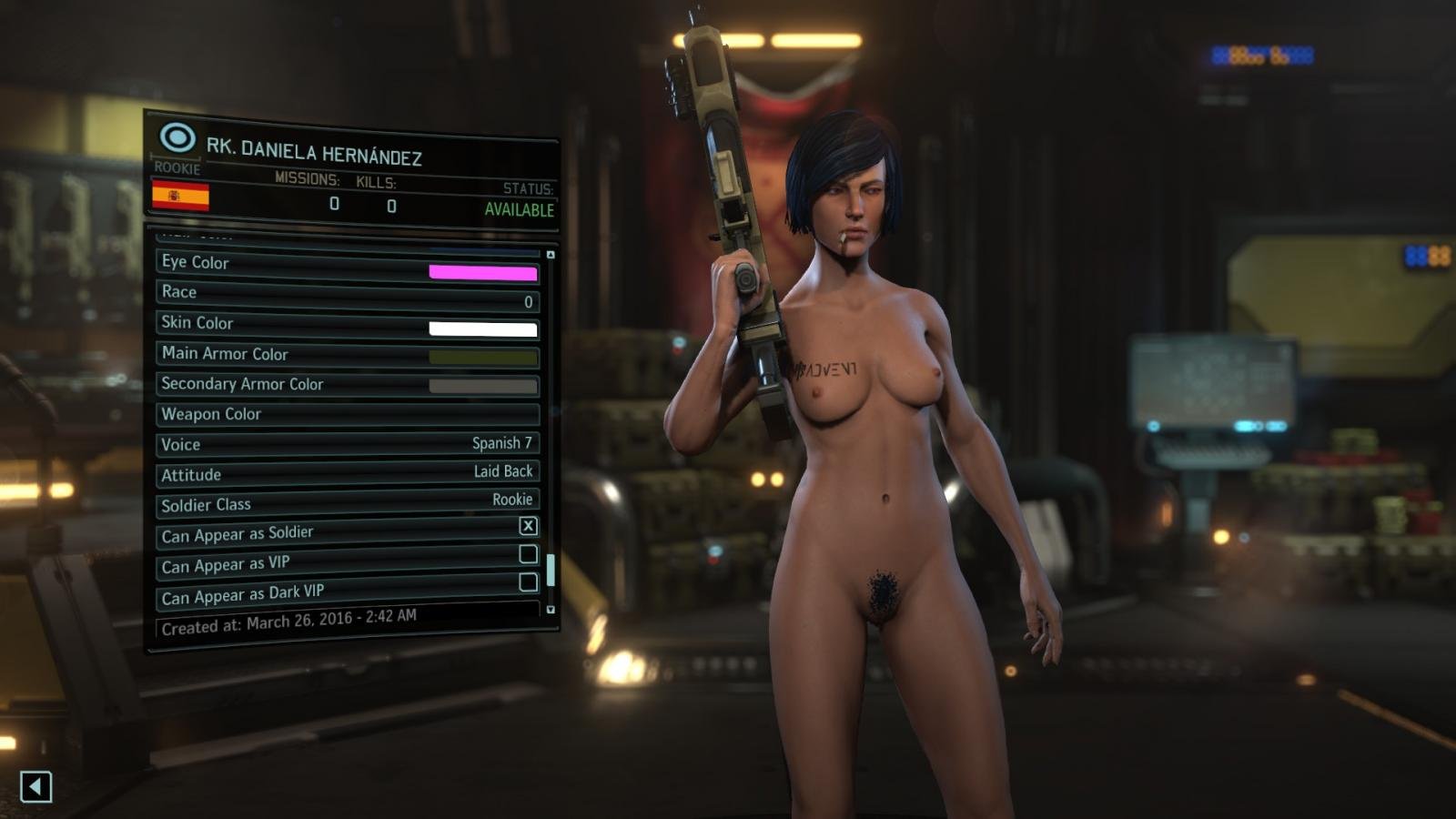This screenshot has height=819, width=1456.
Task: Tick Can Appear as Dark VIP checkbox
Action: click(528, 581)
